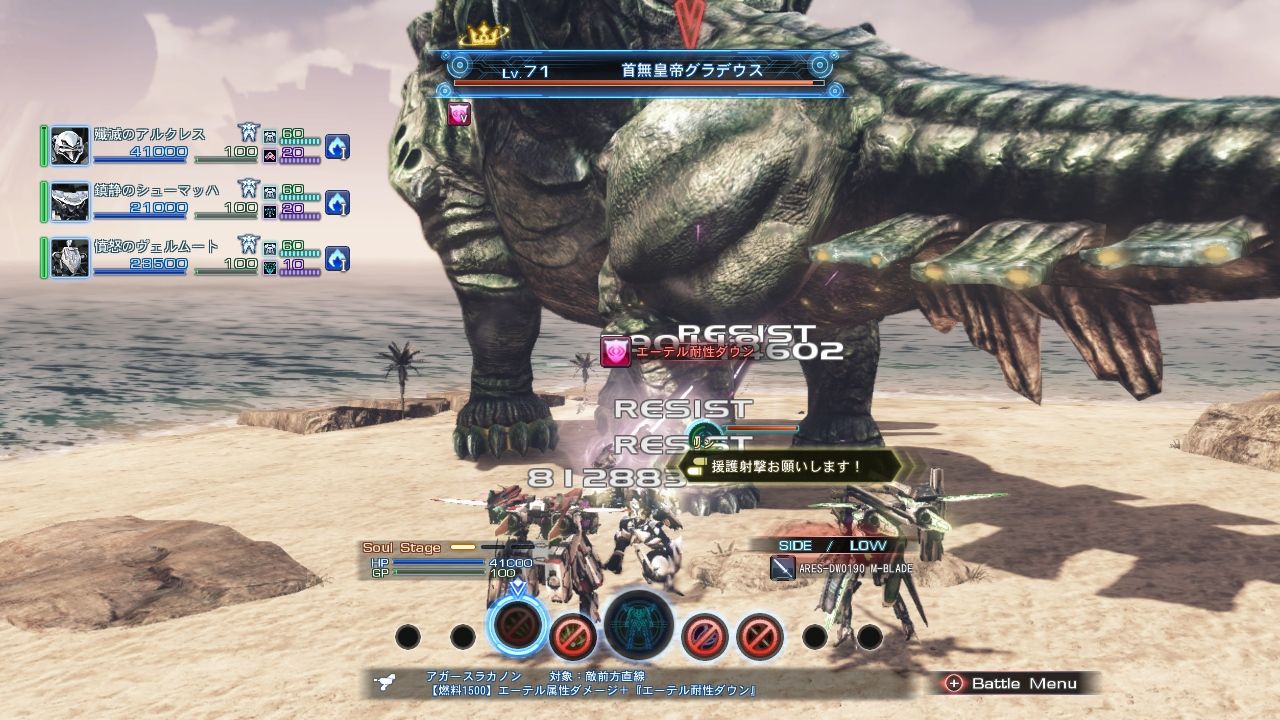Inspect the pink debuff icon under enemy name
Image resolution: width=1280 pixels, height=720 pixels.
point(460,114)
